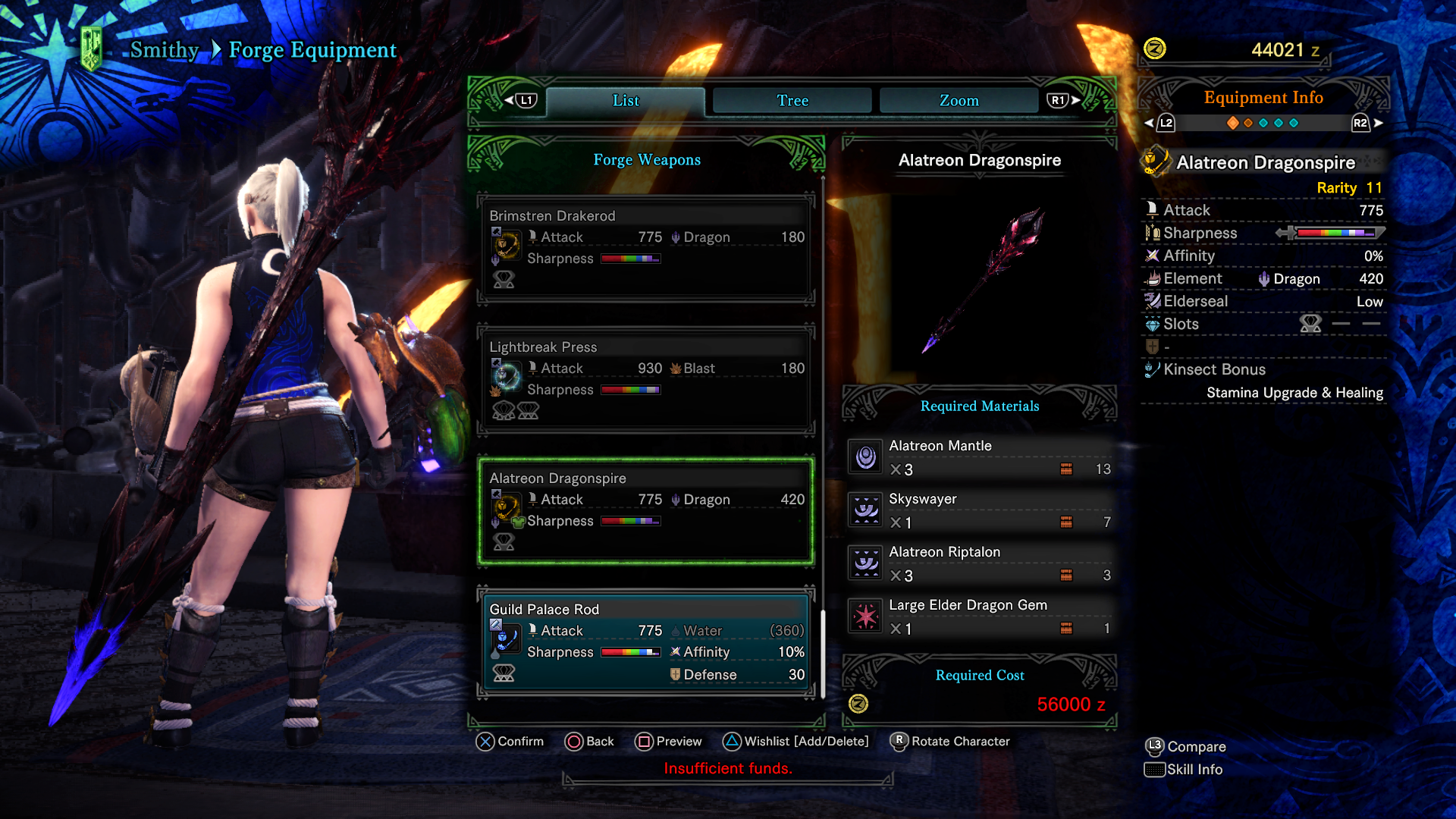The width and height of the screenshot is (1456, 819).
Task: Activate the Confirm option
Action: pyautogui.click(x=510, y=742)
